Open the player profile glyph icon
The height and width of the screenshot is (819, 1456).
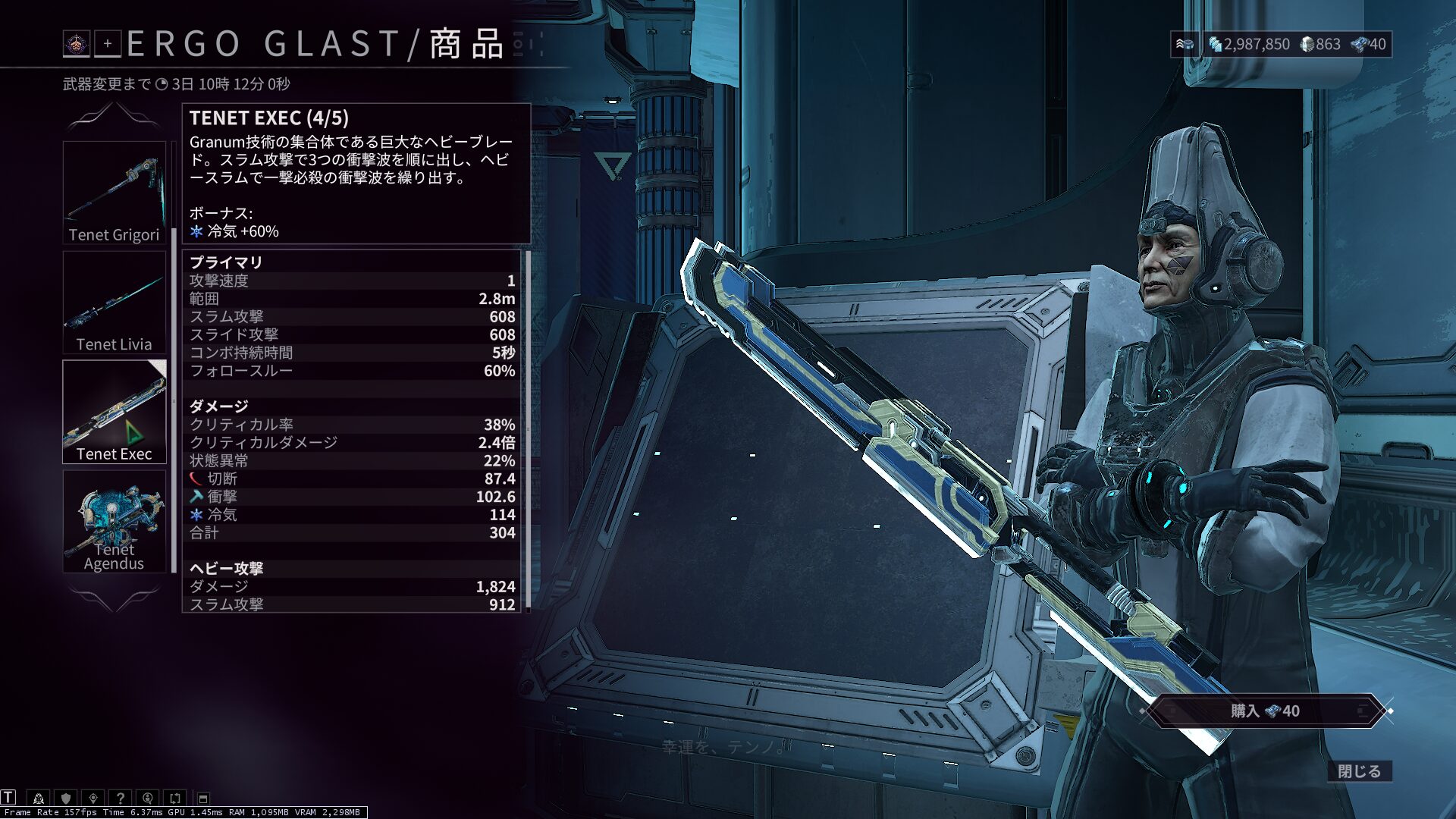(x=76, y=44)
